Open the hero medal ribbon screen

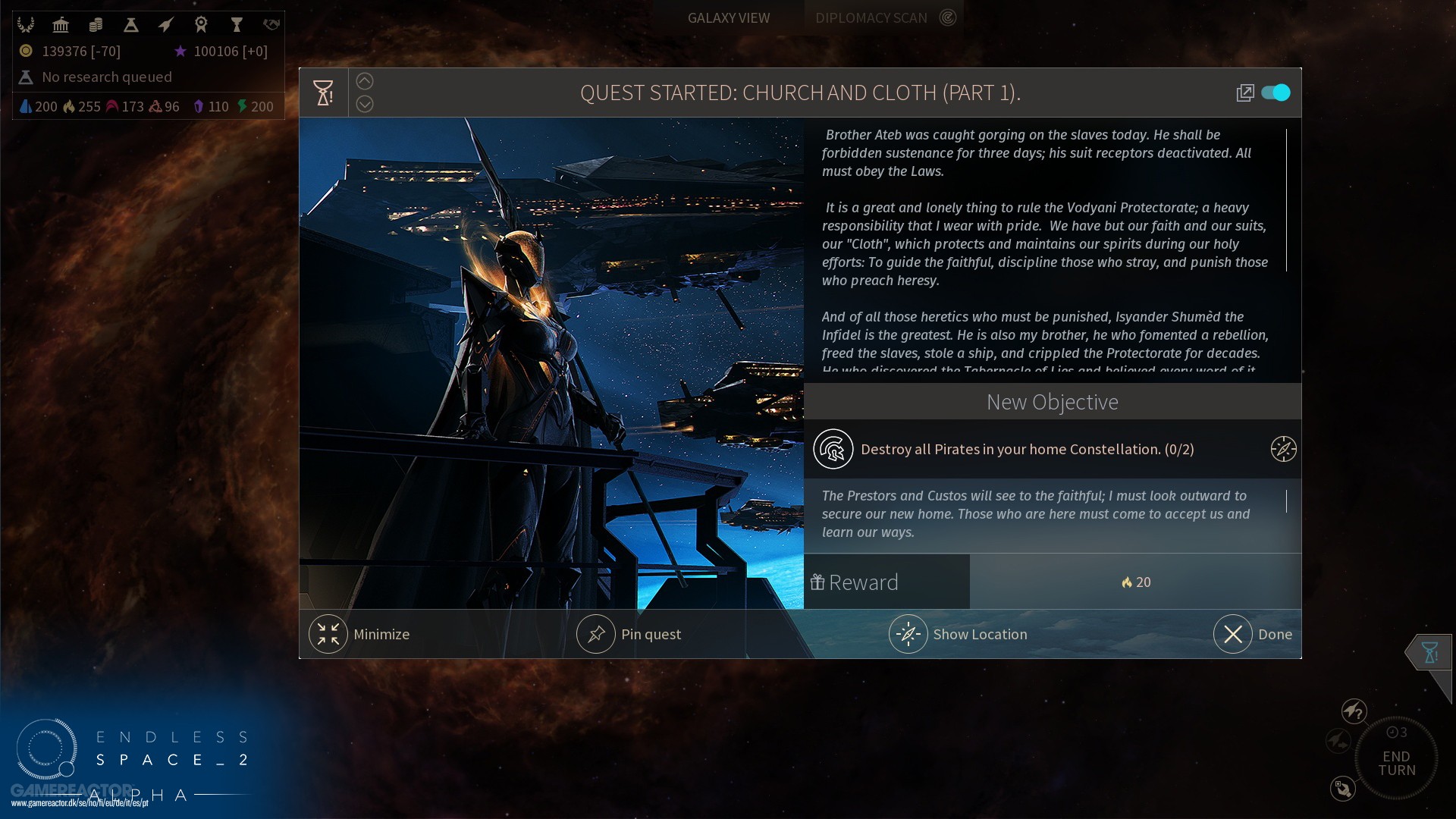click(x=201, y=25)
